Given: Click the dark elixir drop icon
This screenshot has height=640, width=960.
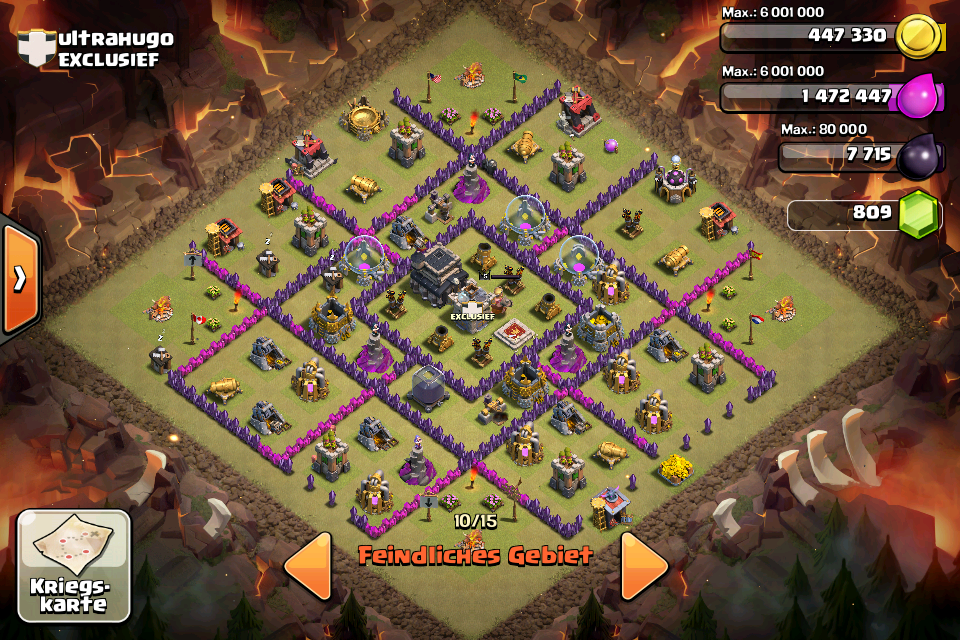Looking at the screenshot, I should tap(918, 157).
